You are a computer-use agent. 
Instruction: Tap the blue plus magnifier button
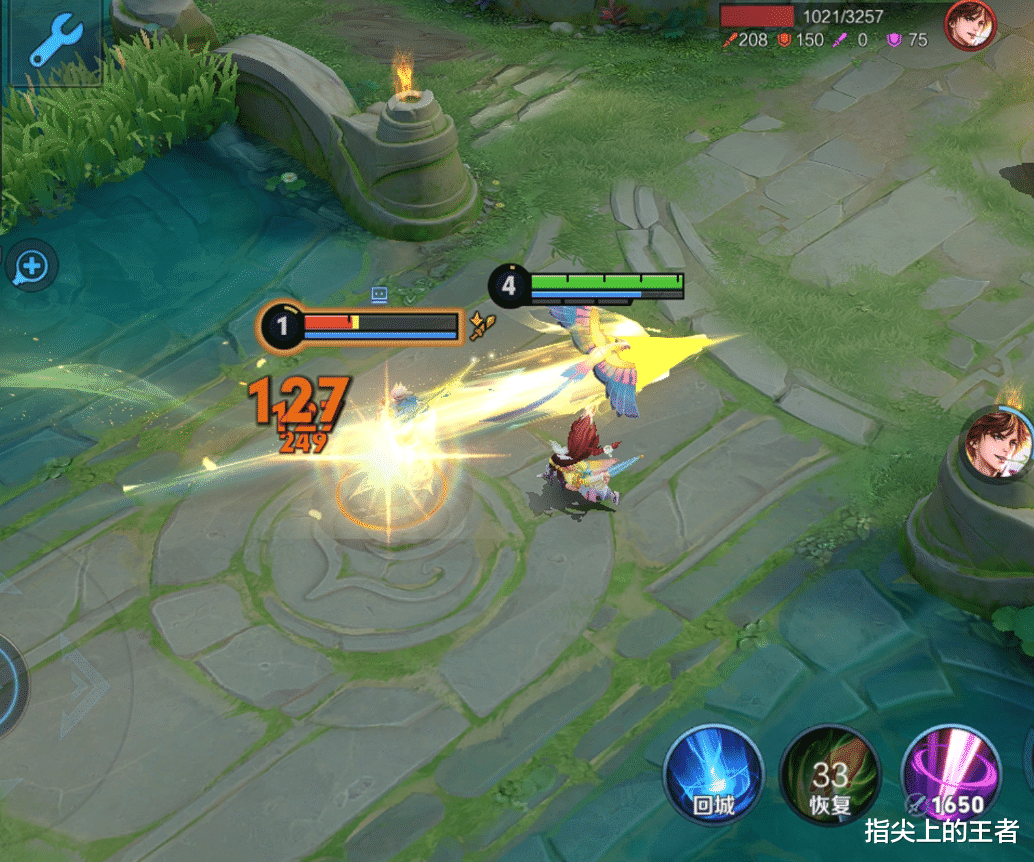tap(31, 267)
